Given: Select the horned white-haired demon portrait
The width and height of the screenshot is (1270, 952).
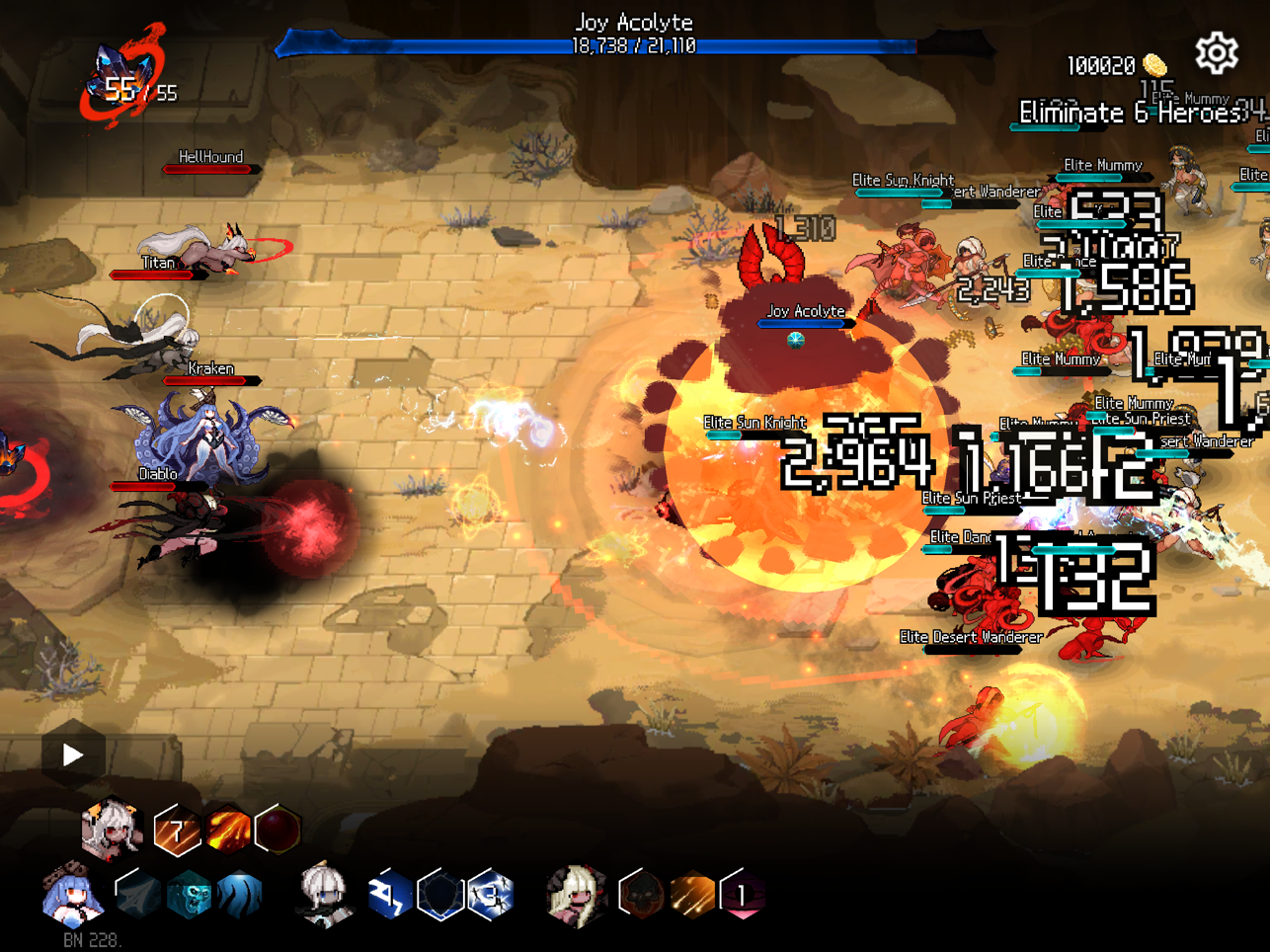Looking at the screenshot, I should tap(112, 828).
